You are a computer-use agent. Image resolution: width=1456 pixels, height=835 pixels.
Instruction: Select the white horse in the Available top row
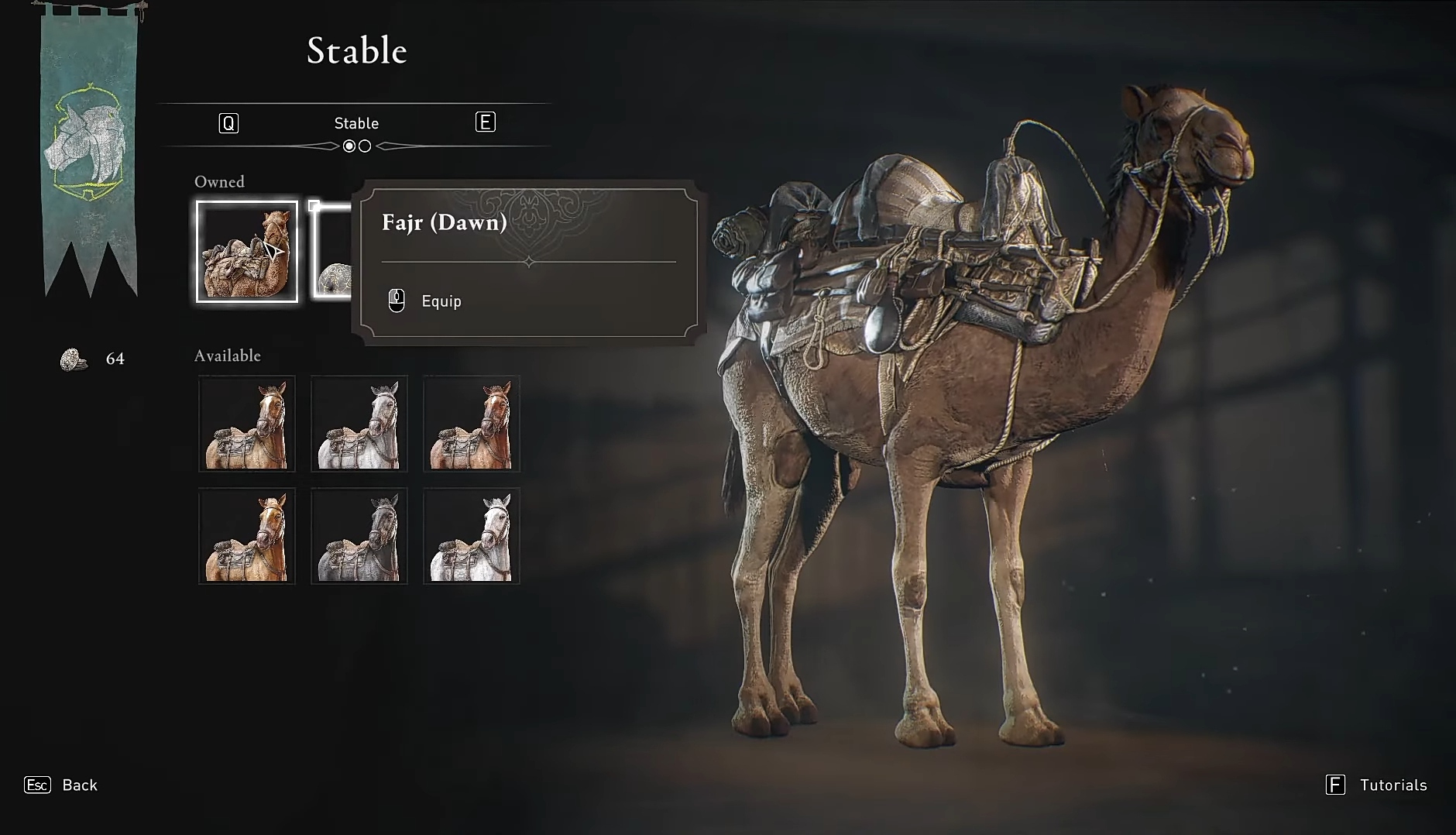click(359, 424)
